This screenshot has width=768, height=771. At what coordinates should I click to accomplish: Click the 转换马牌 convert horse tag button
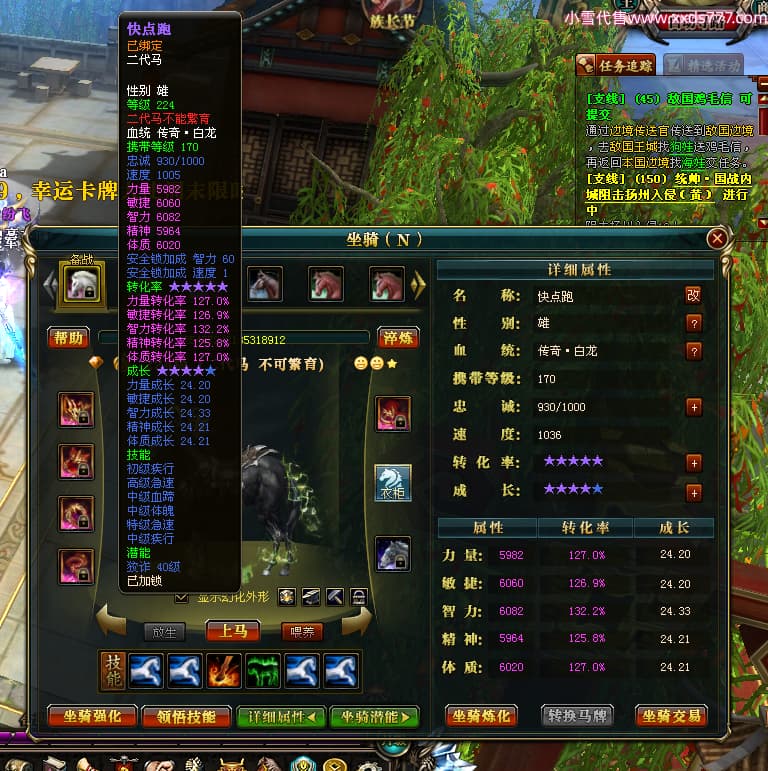pyautogui.click(x=577, y=716)
